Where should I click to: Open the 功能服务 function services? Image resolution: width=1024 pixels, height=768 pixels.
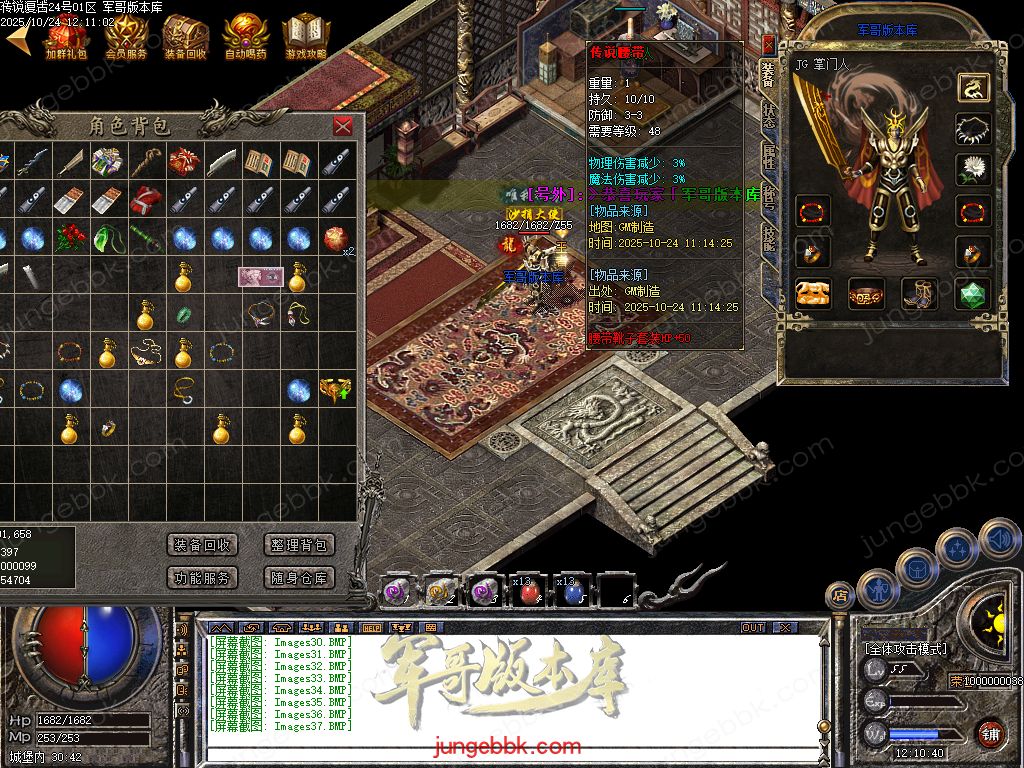tap(203, 577)
